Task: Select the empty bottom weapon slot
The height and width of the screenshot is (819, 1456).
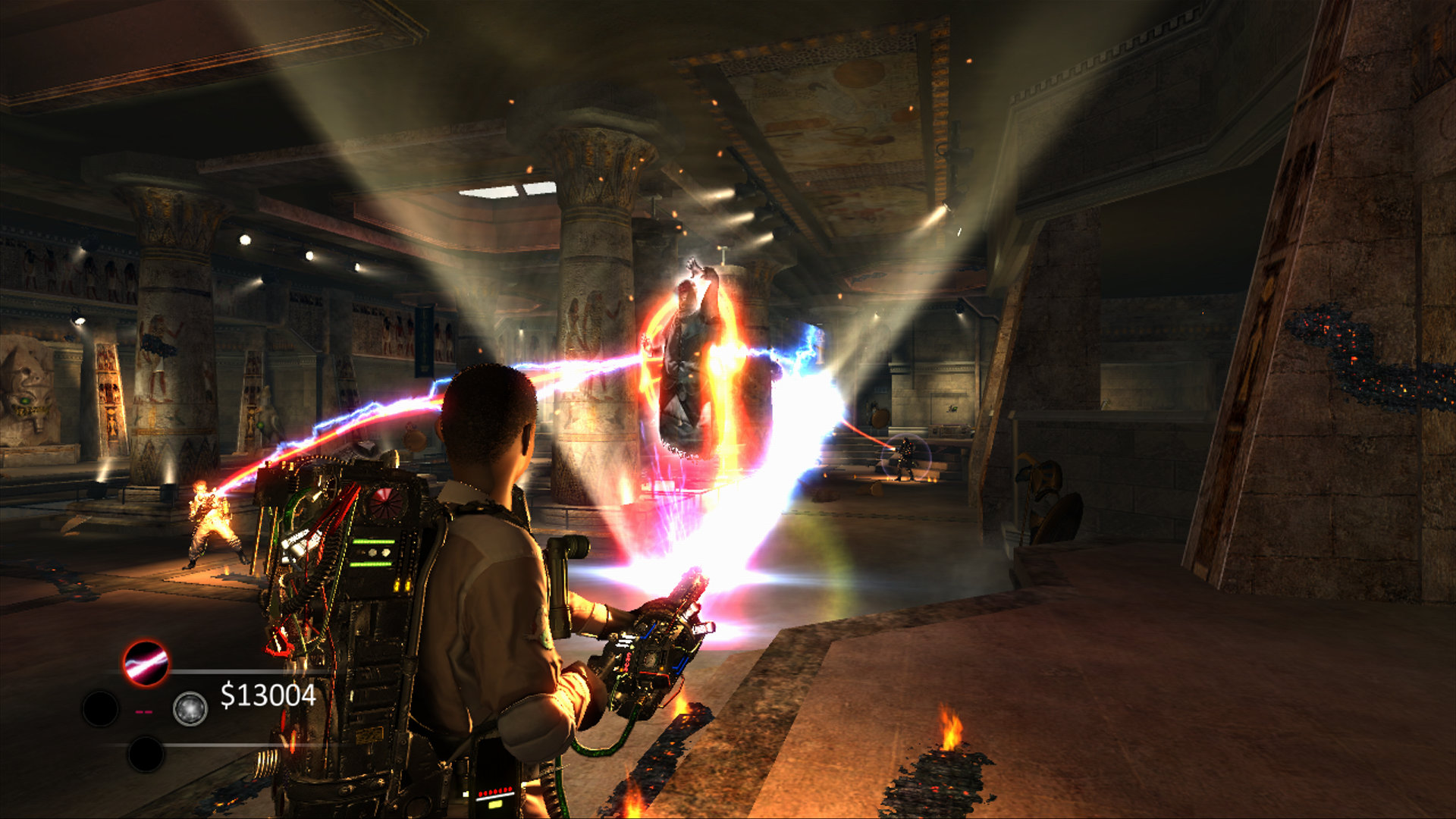Action: 145,754
